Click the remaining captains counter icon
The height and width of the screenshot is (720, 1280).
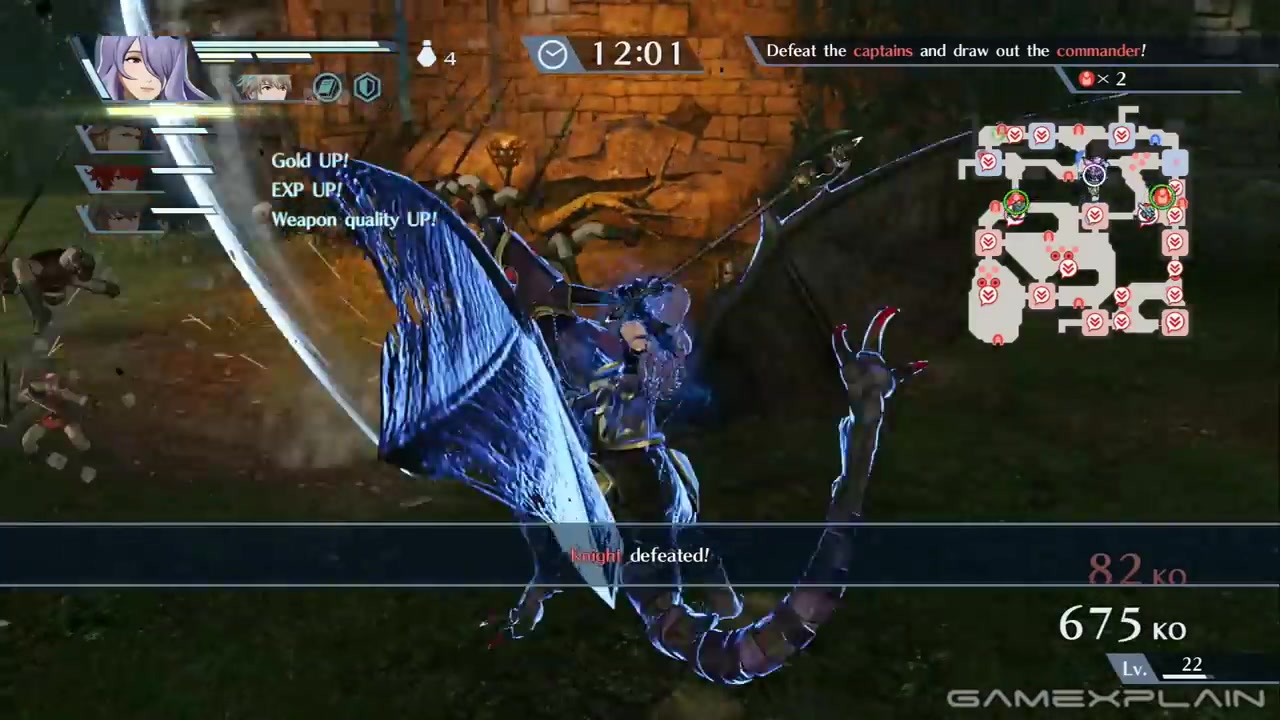click(1087, 79)
